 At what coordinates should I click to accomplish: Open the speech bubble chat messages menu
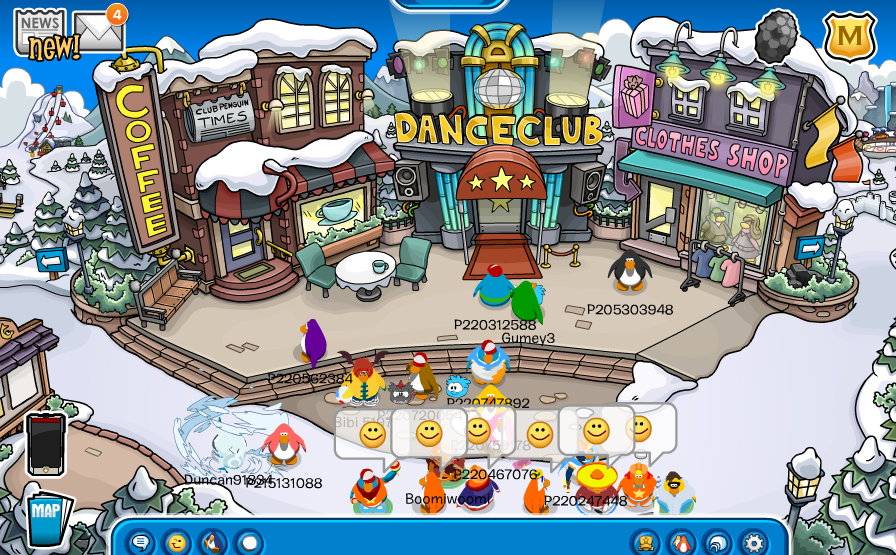141,543
